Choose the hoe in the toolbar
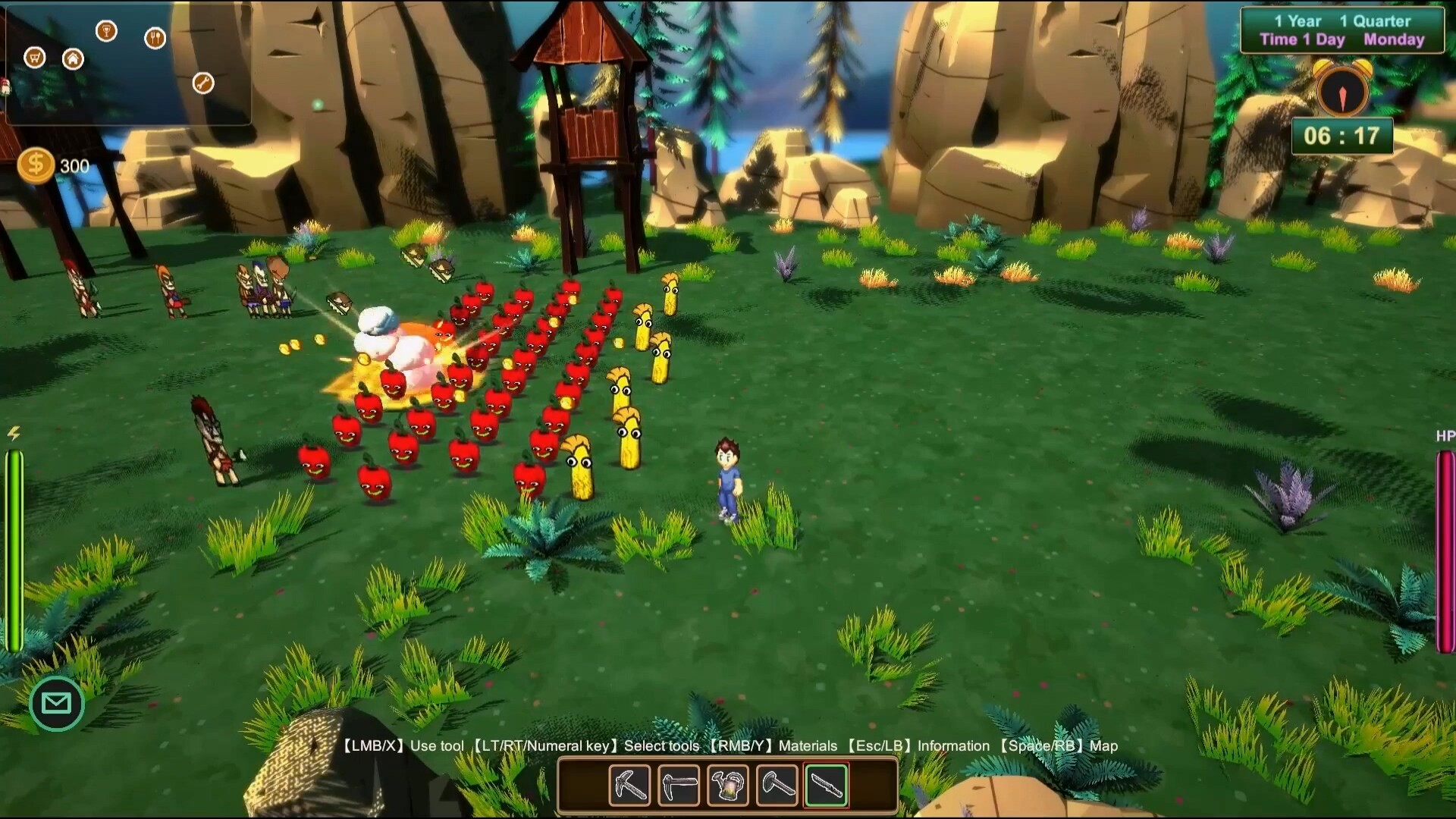This screenshot has height=819, width=1456. pos(679,784)
